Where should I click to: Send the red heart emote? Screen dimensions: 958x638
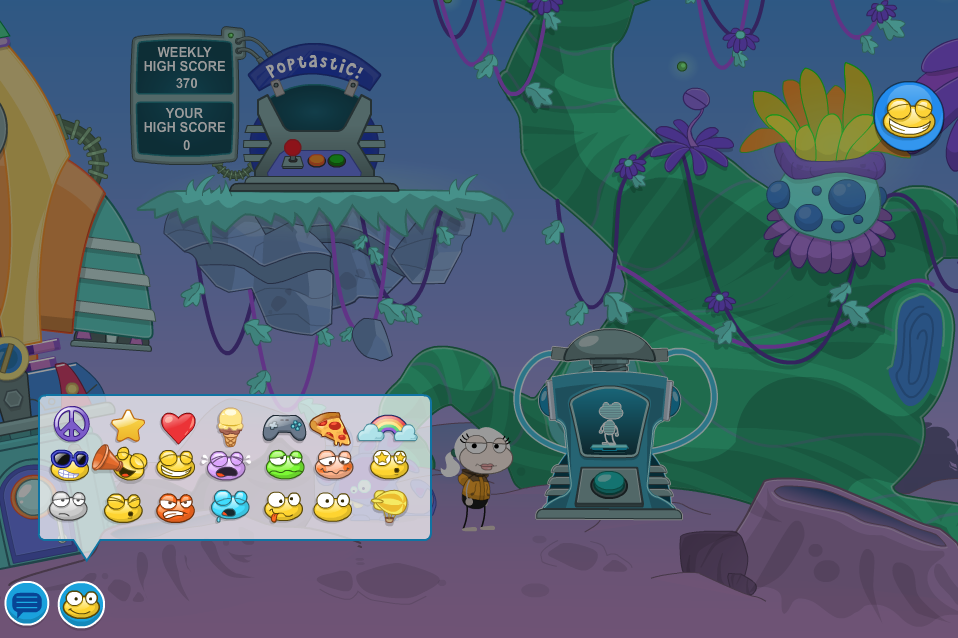click(178, 428)
